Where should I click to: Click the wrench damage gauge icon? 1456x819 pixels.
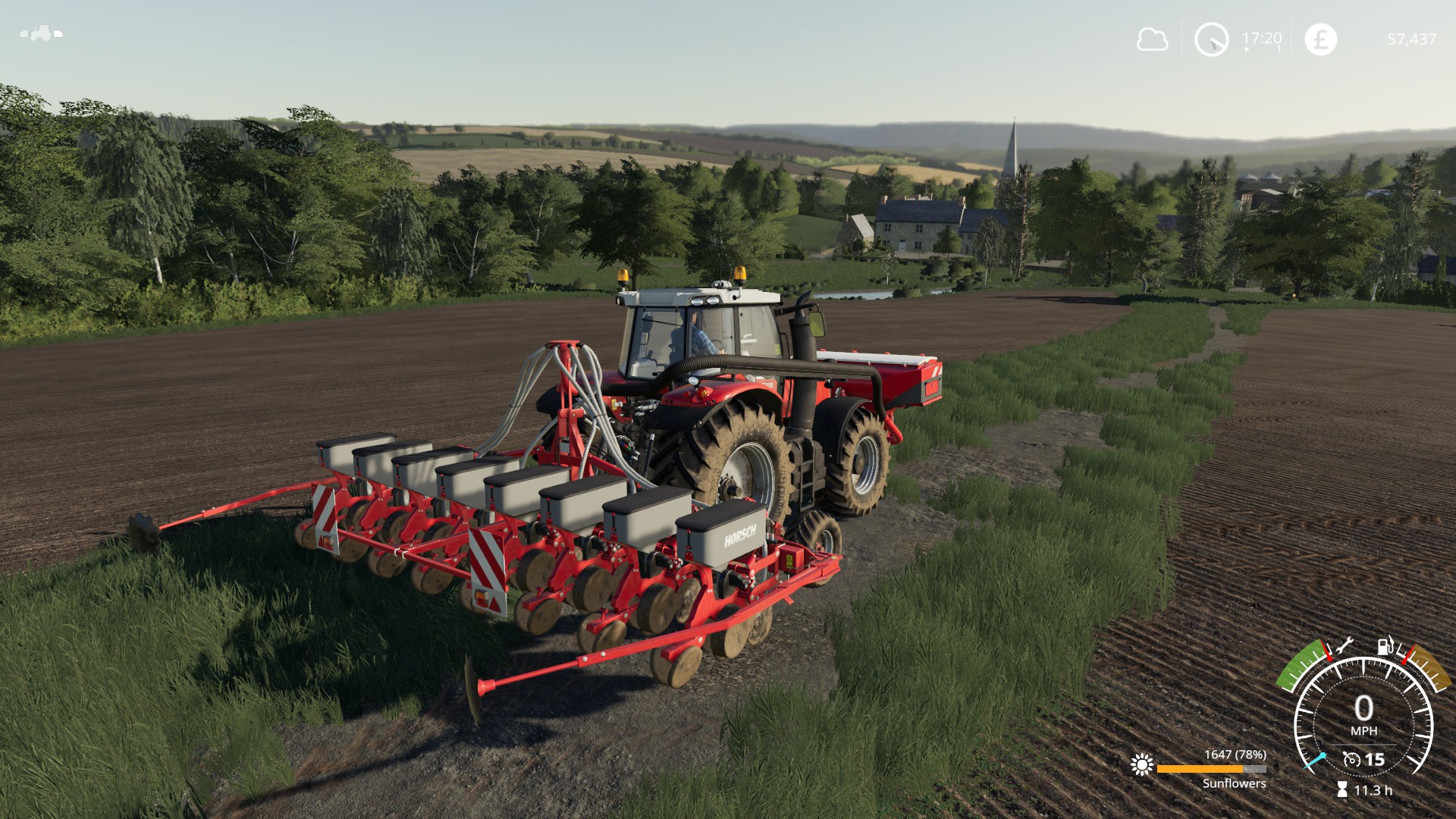[1344, 646]
